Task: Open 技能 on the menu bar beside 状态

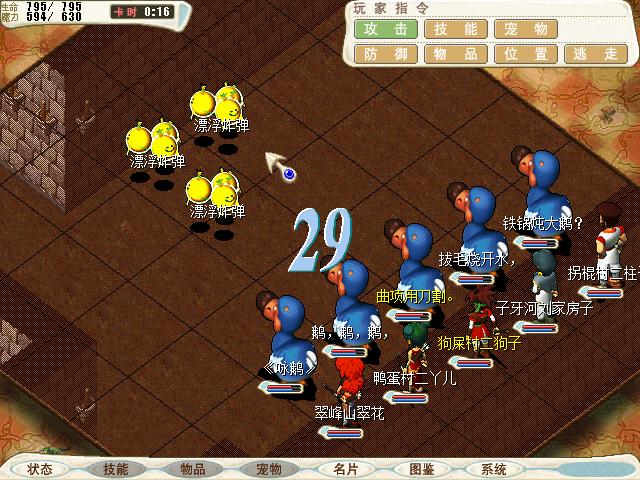Action: [116, 469]
